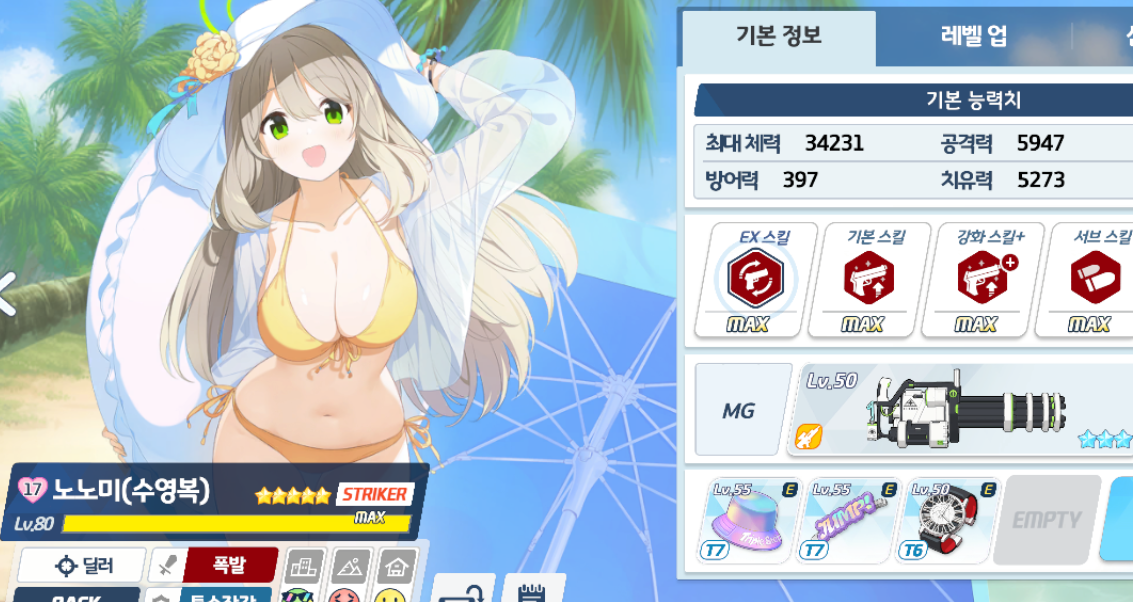Image resolution: width=1133 pixels, height=602 pixels.
Task: Switch to the 기본 정보 tab
Action: (x=778, y=38)
